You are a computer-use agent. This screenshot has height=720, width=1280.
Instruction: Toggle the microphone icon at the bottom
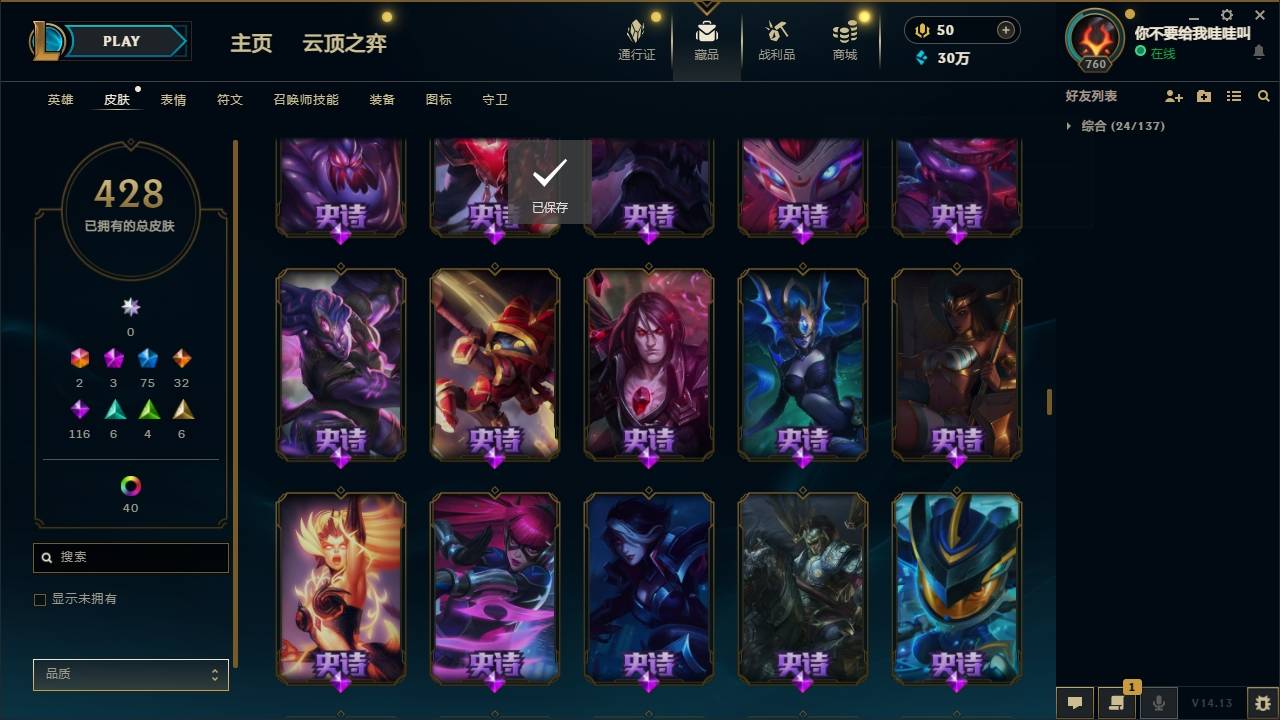click(1158, 702)
